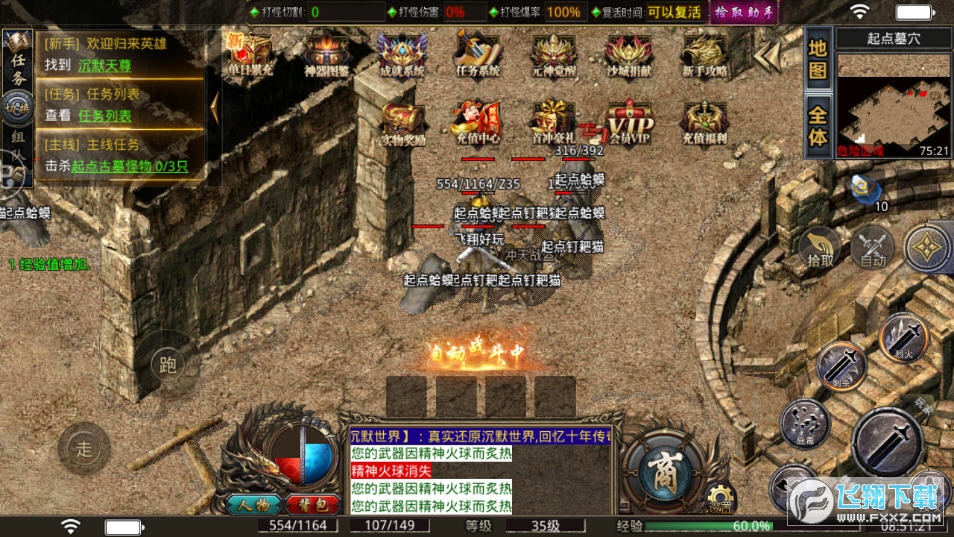Image resolution: width=954 pixels, height=537 pixels.
Task: Open the 人物 character button
Action: (x=252, y=504)
